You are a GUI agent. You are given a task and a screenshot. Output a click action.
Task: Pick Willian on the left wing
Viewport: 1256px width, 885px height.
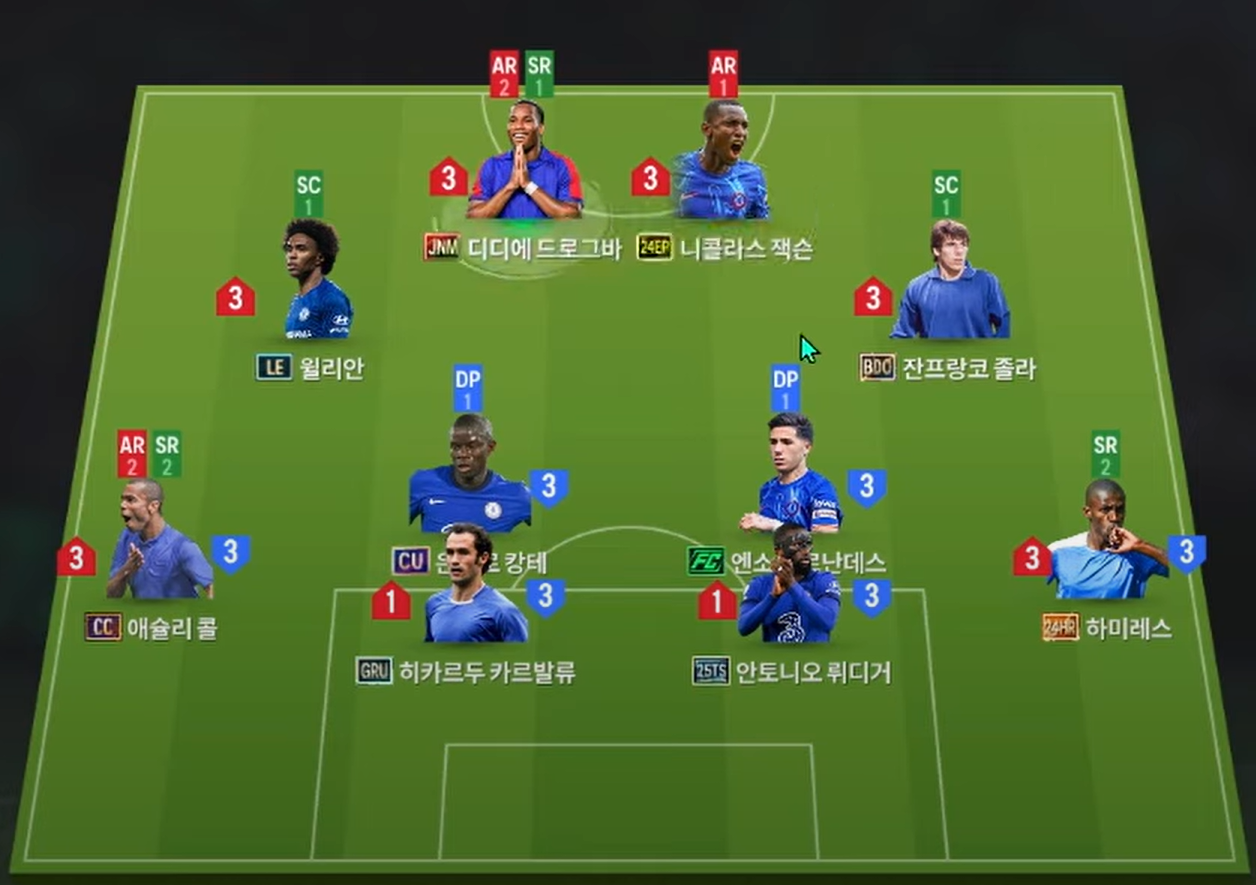[x=317, y=283]
